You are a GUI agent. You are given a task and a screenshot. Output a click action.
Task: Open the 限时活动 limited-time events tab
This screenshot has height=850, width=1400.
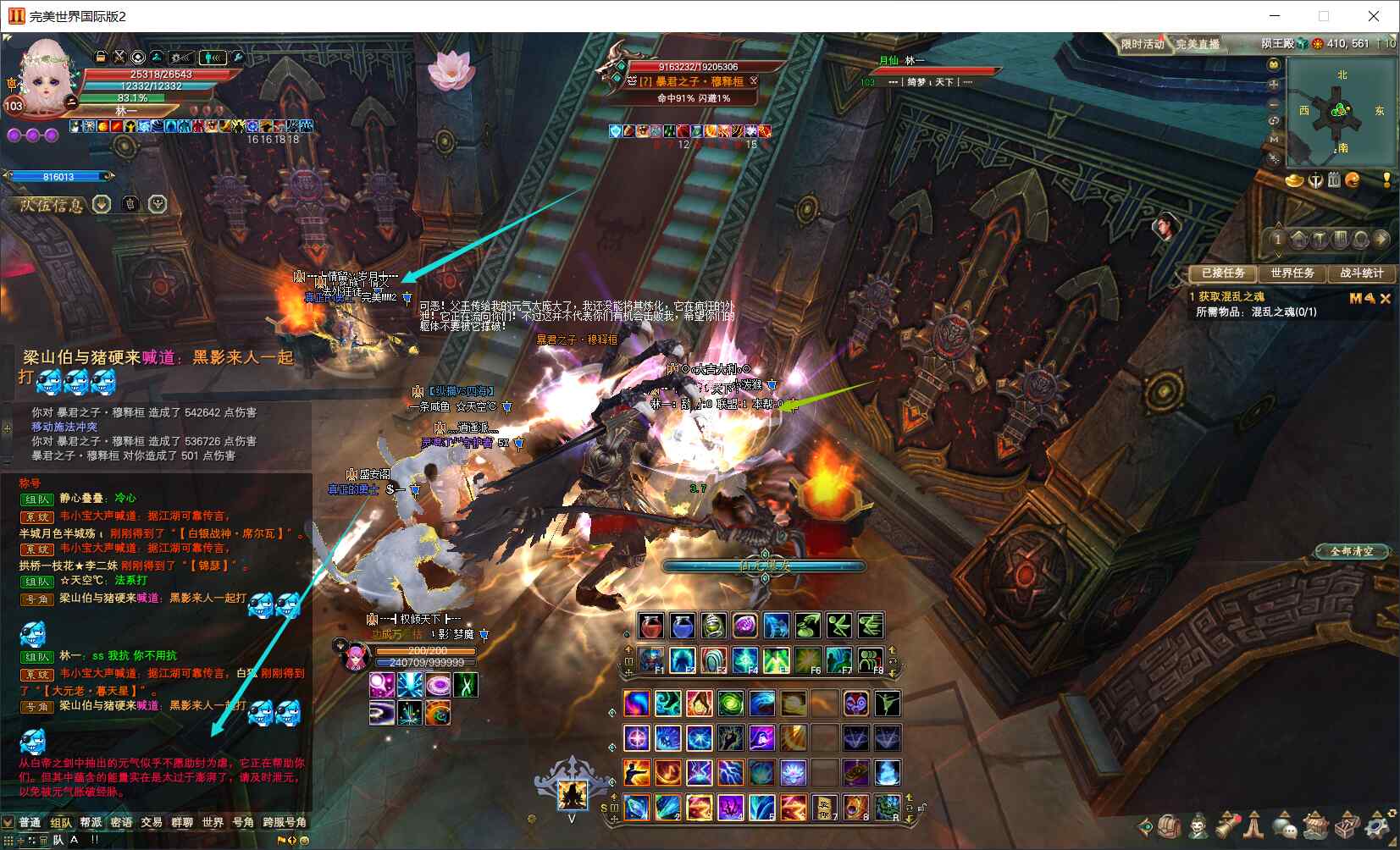[x=1142, y=44]
